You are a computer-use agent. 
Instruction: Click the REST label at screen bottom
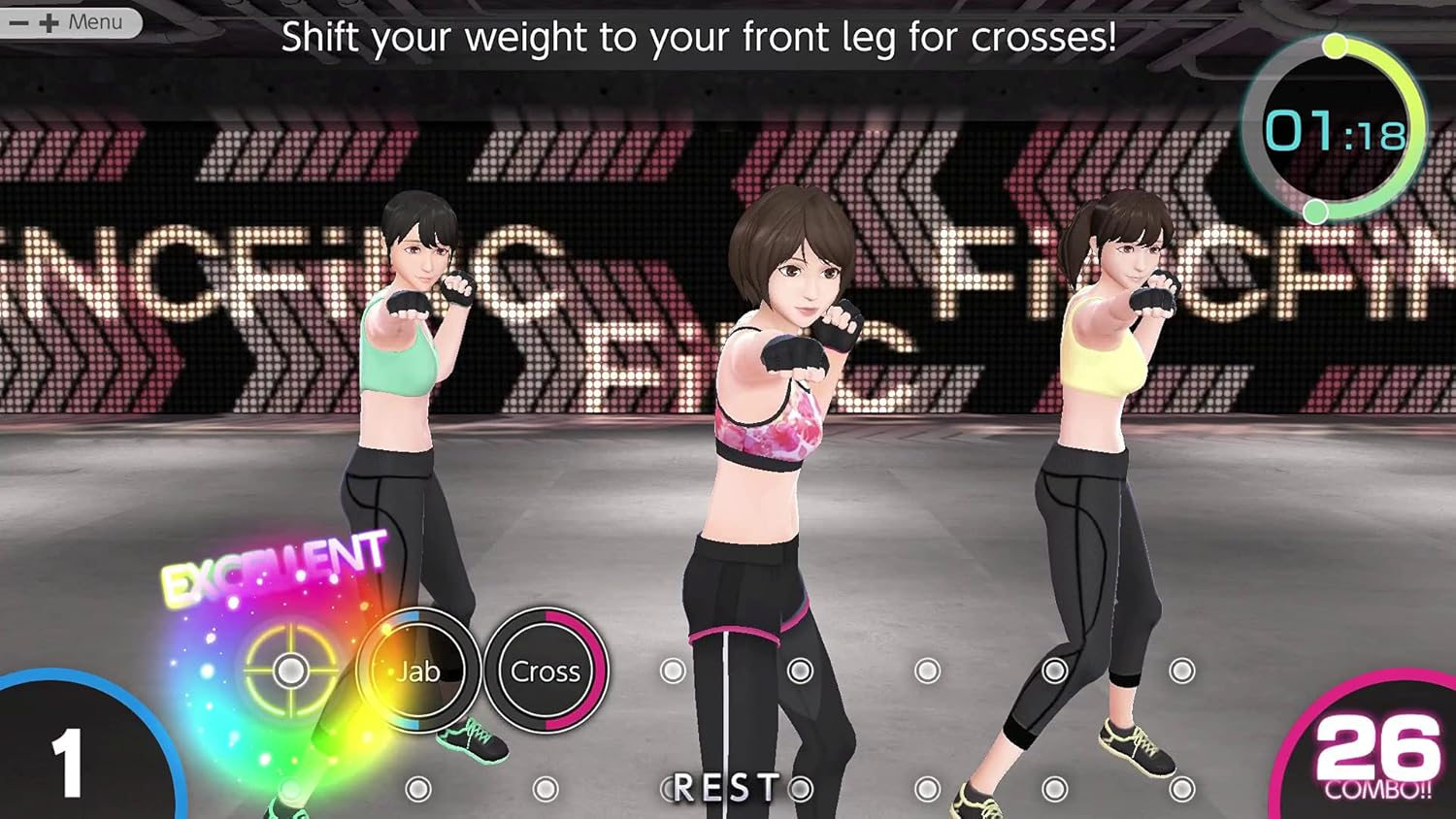click(x=728, y=786)
